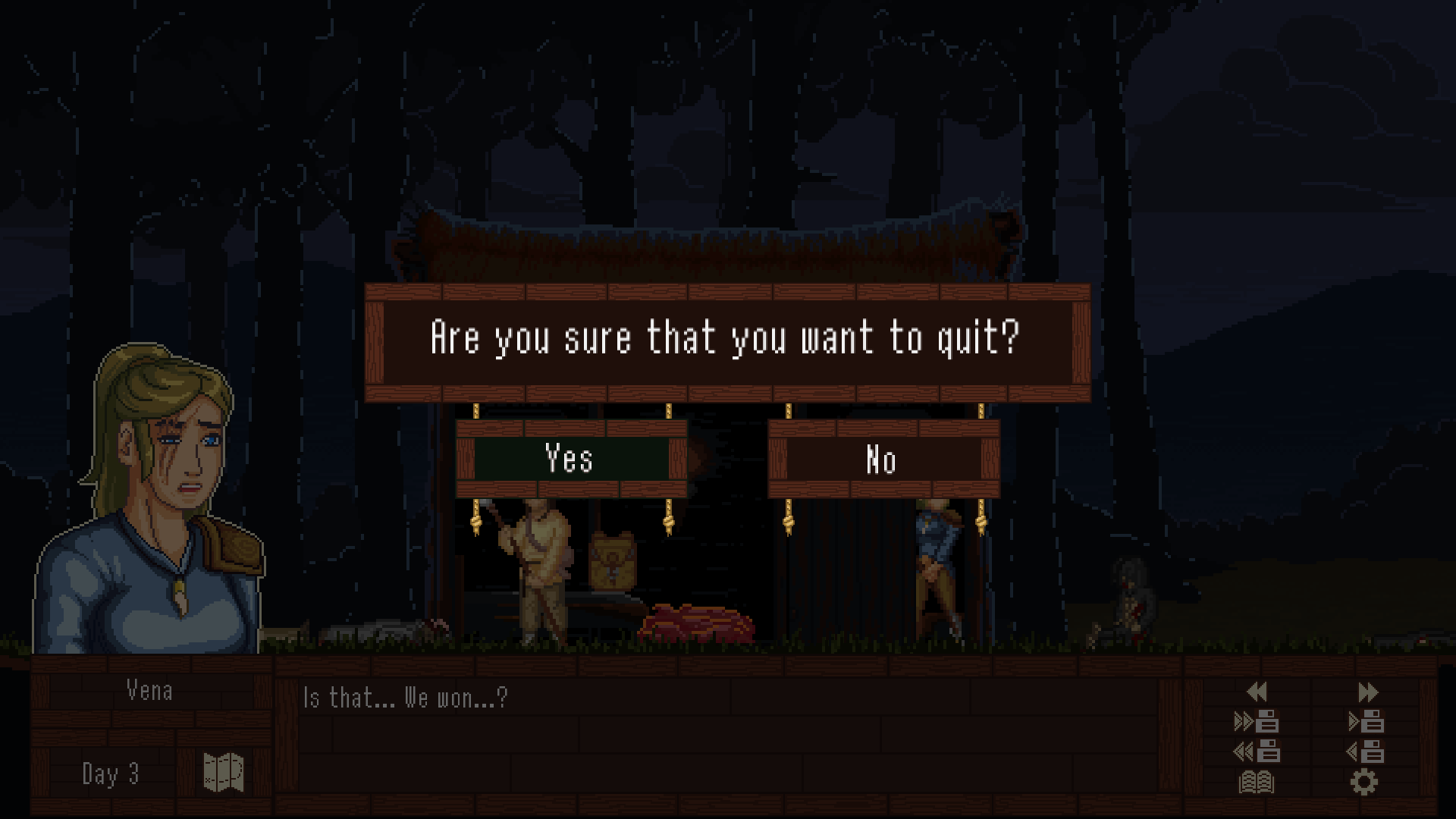
Task: Confirm quitting with the Yes button
Action: pyautogui.click(x=570, y=459)
